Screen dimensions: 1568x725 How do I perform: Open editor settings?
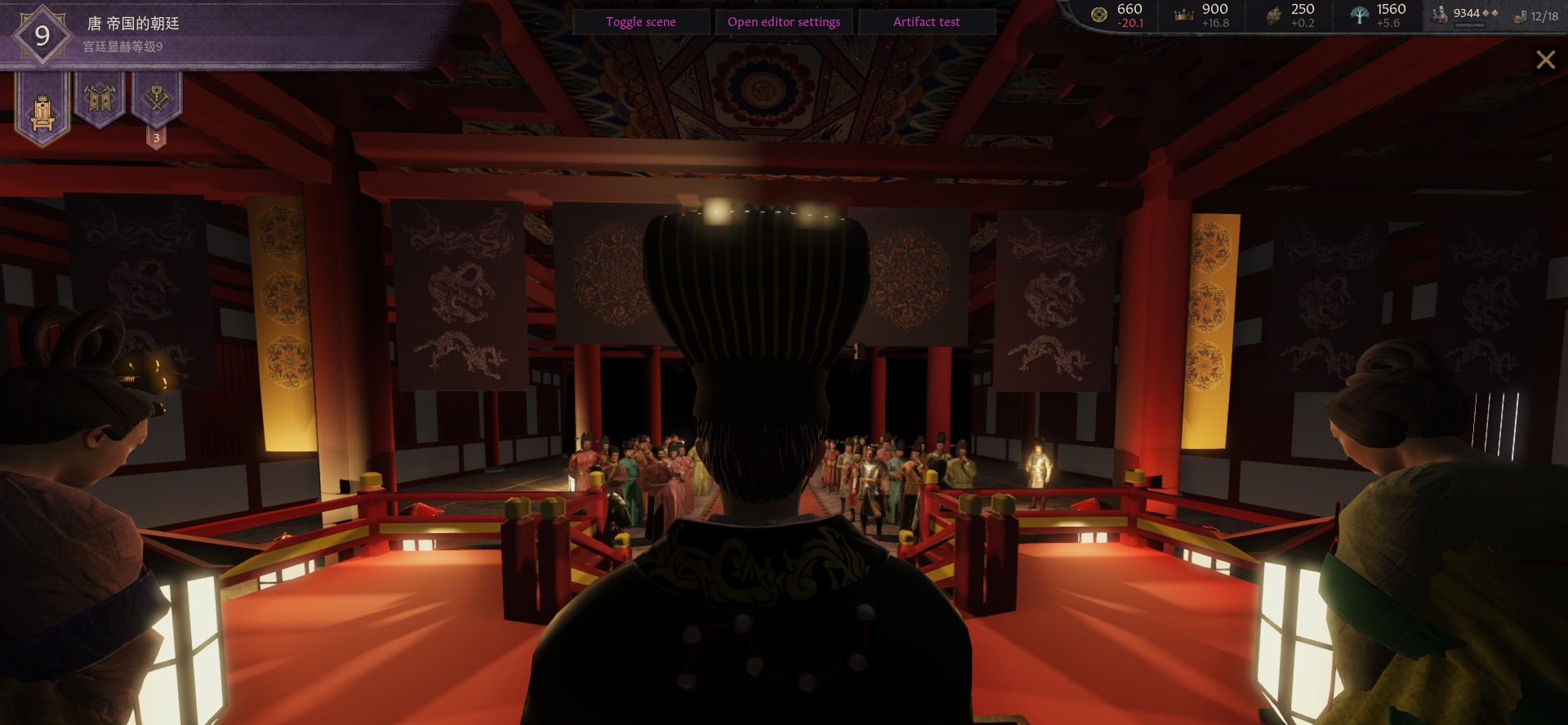pyautogui.click(x=783, y=22)
